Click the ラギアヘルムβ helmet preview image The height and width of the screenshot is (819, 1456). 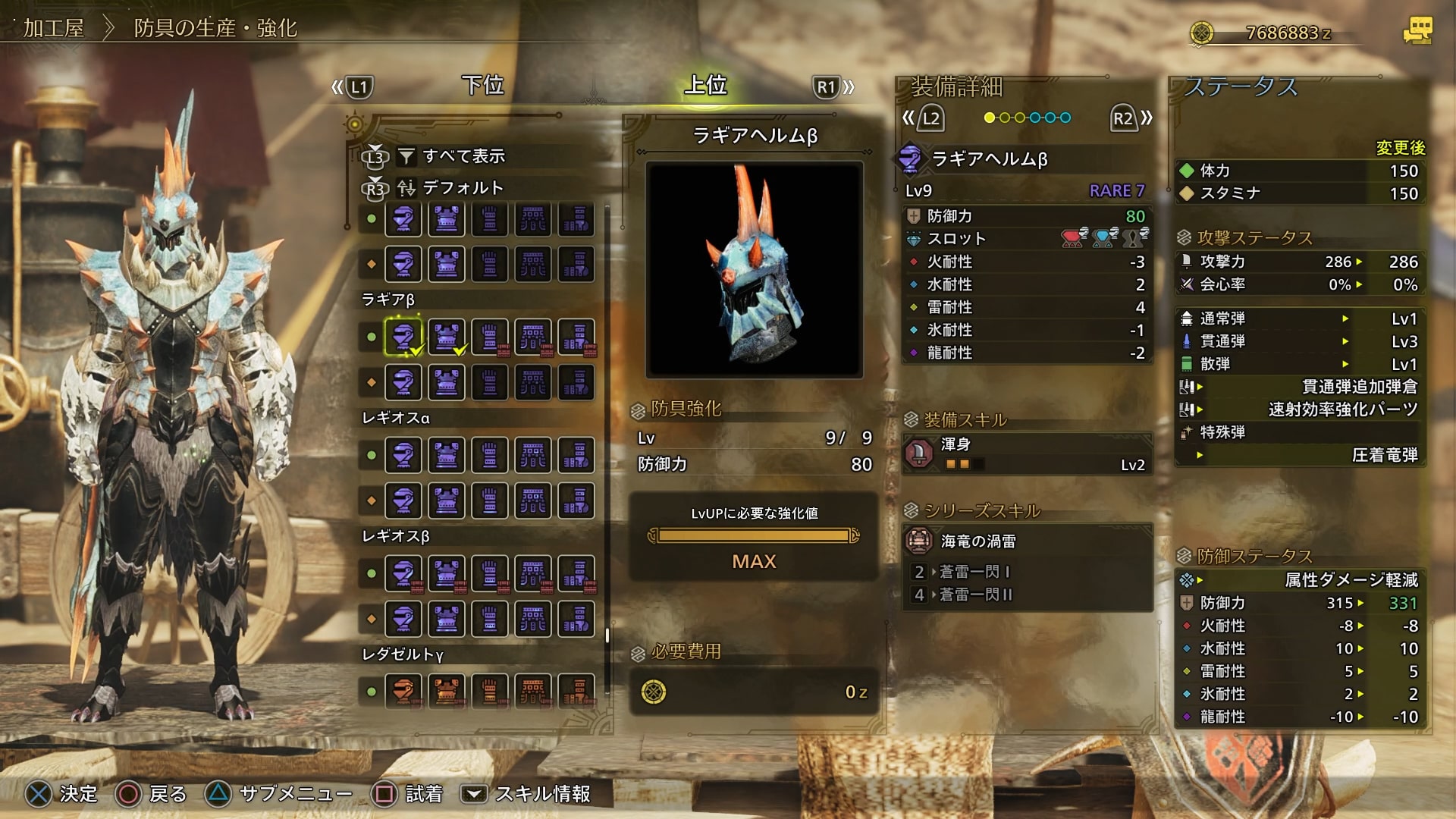click(x=754, y=270)
